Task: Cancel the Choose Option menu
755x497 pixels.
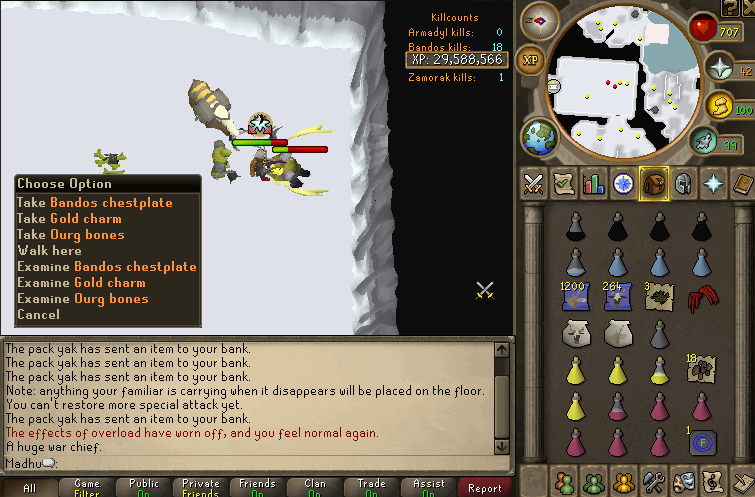Action: pyautogui.click(x=38, y=315)
